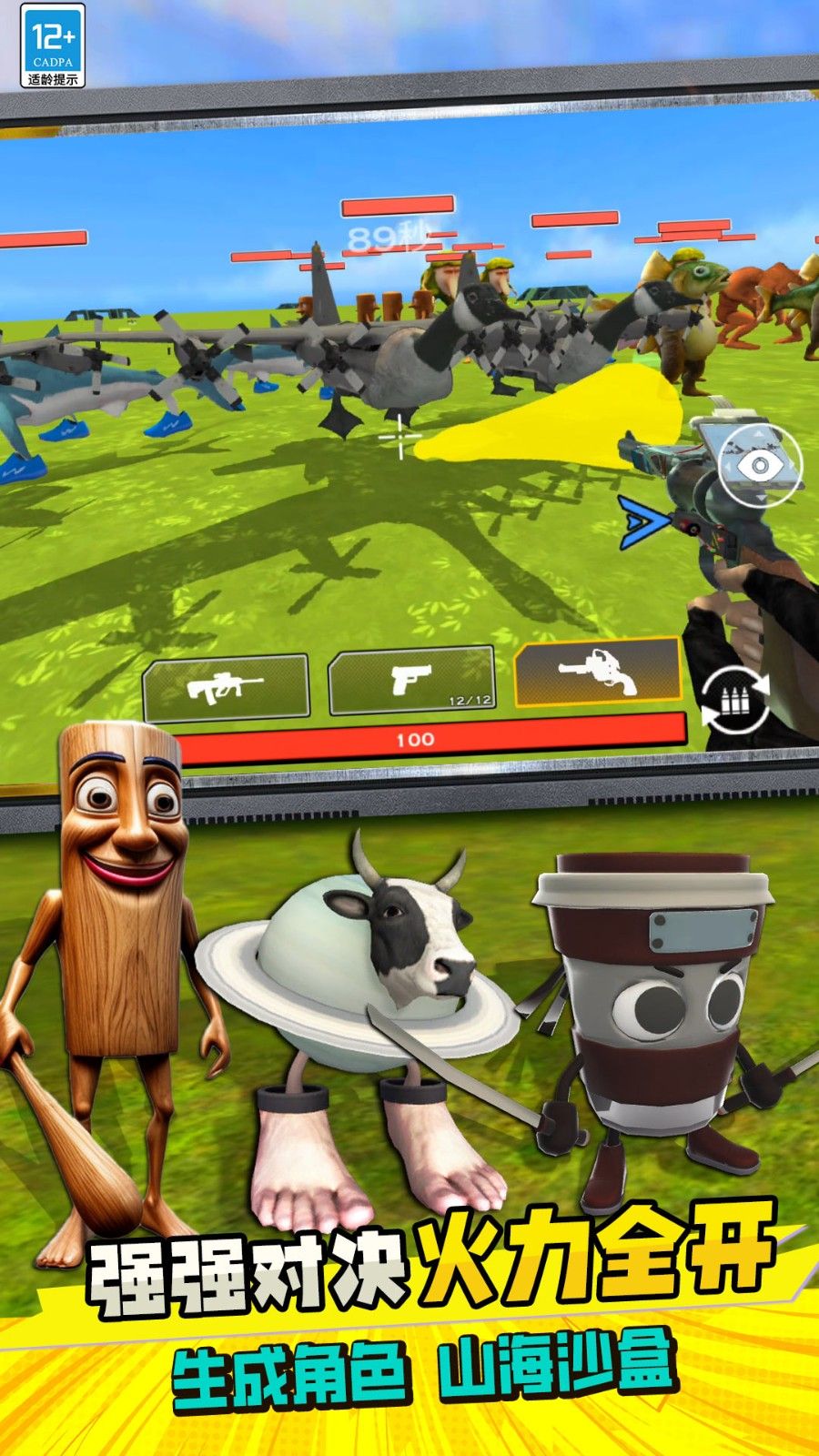Toggle the eye view button
Image resolution: width=819 pixels, height=1456 pixels.
pos(760,466)
